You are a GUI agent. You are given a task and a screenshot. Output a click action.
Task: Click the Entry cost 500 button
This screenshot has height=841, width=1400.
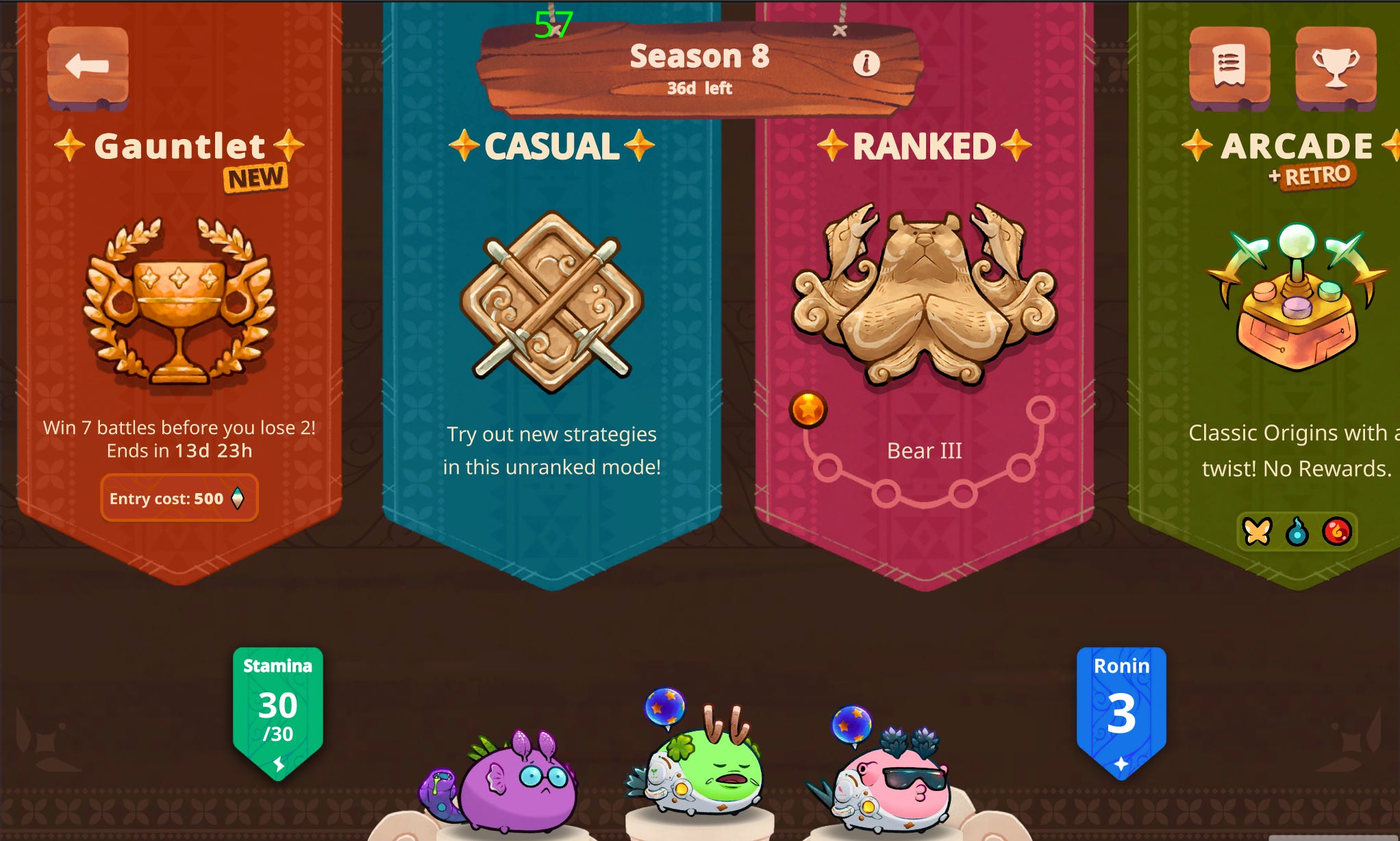coord(179,499)
